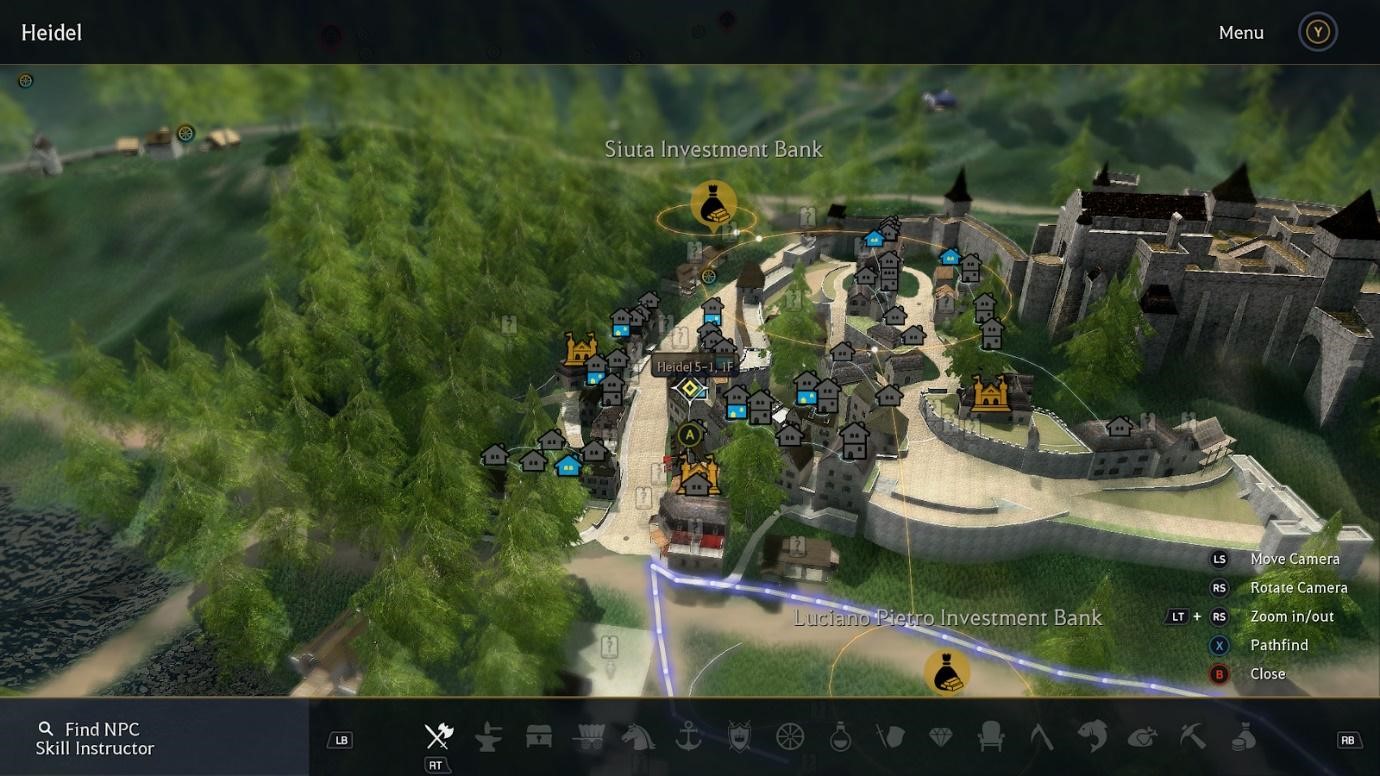Select the crossed axes Skill Instructor filter
This screenshot has width=1380, height=776.
(438, 737)
